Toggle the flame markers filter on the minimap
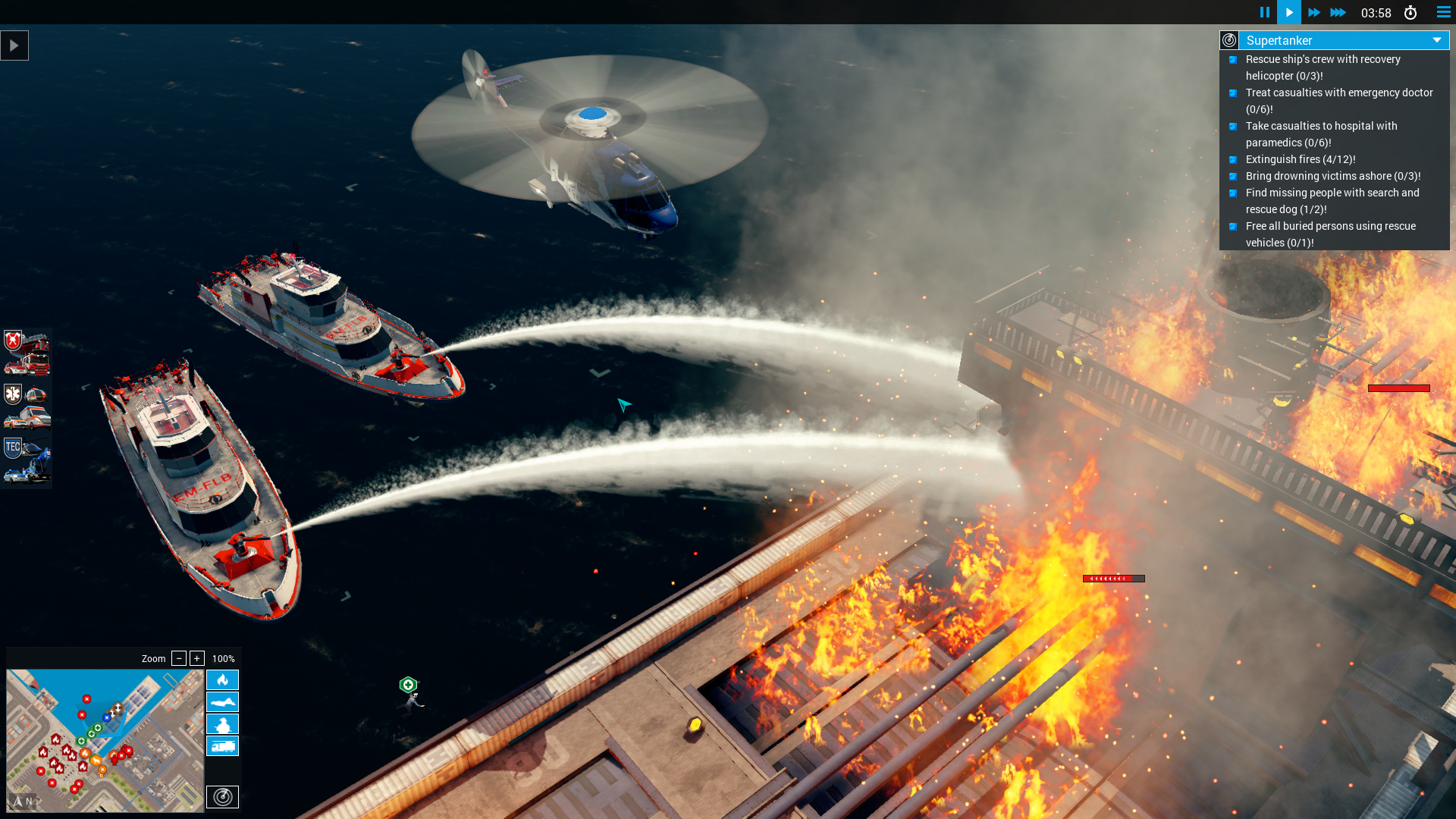This screenshot has width=1456, height=819. (x=222, y=680)
